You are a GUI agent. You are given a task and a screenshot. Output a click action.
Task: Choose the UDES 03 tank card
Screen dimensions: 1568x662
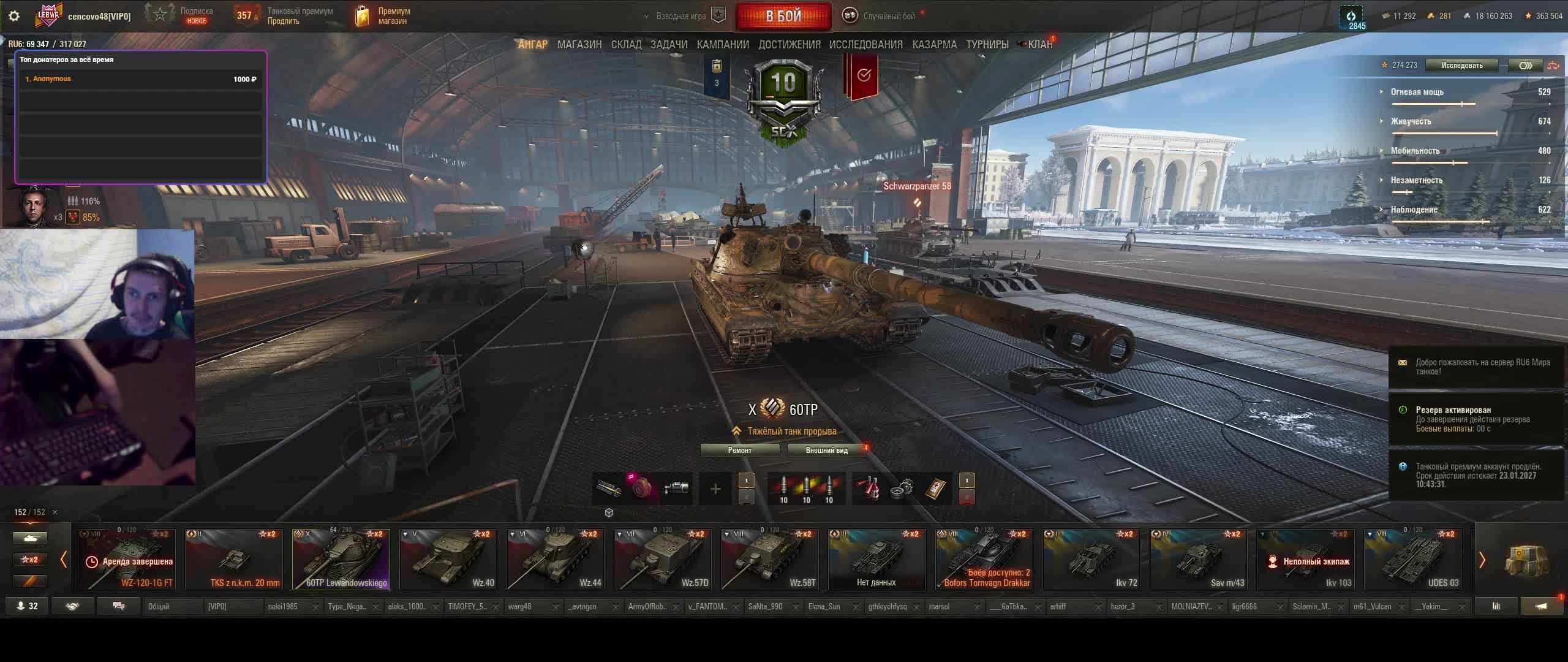coord(1413,559)
